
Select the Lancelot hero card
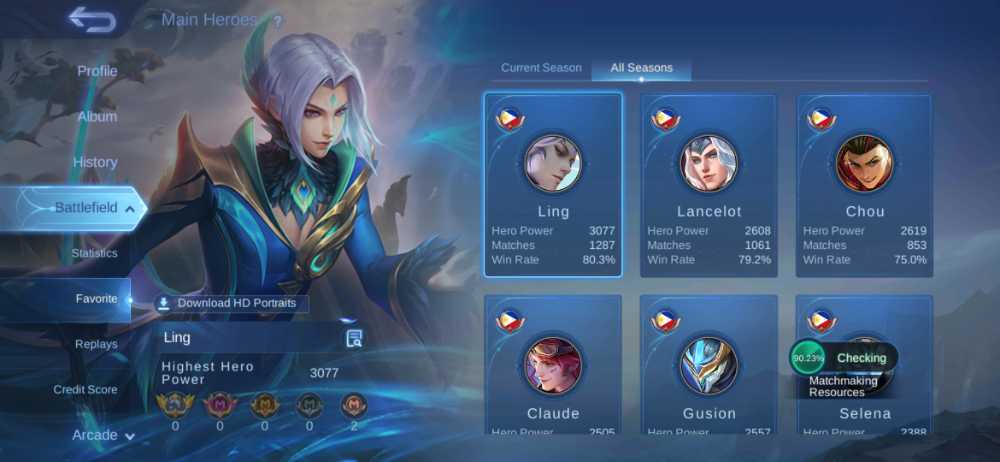coord(709,185)
